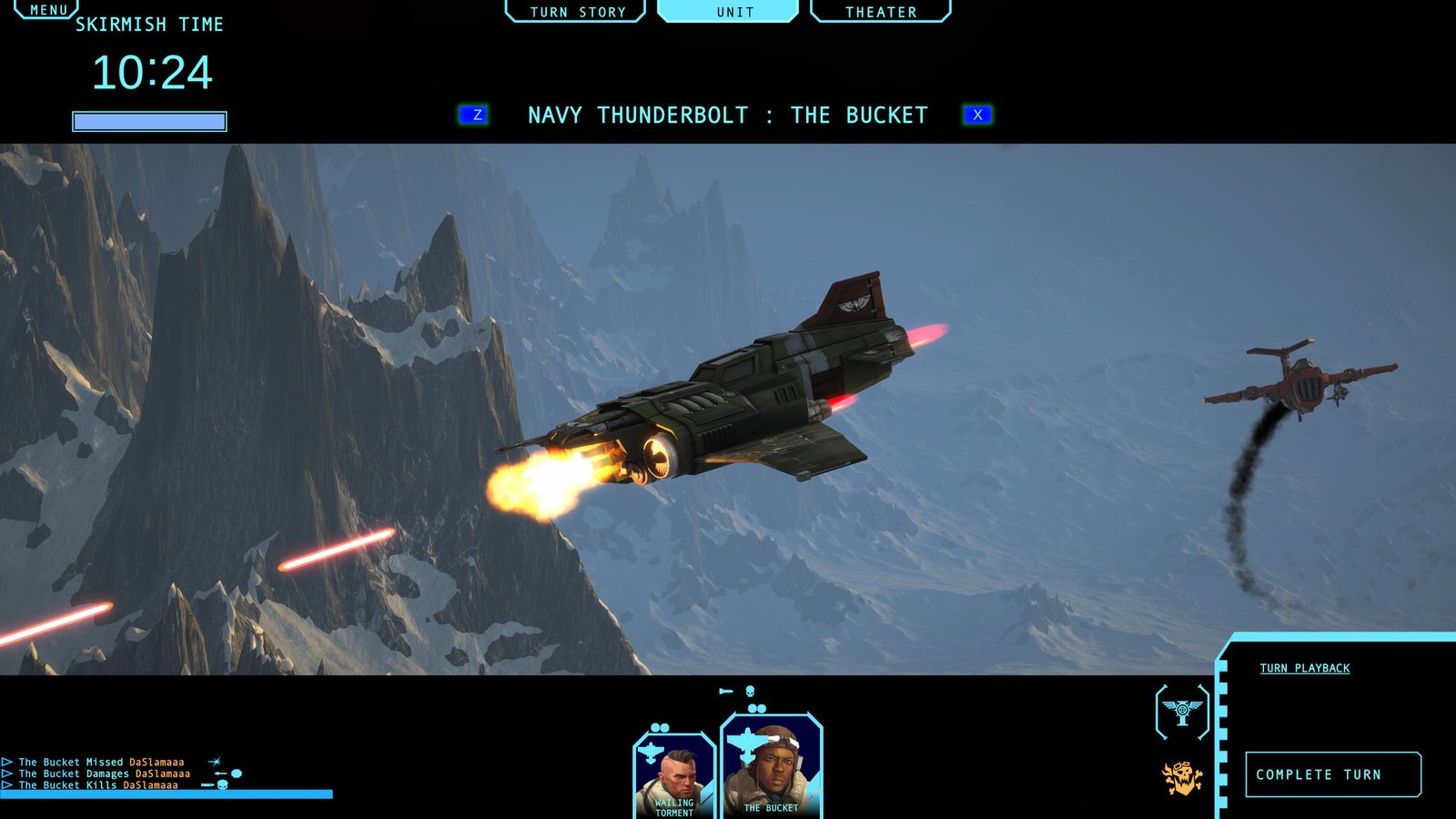Play the 'The Bucket Kills DaSlamaaa' log entry
This screenshot has width=1456, height=819.
7,784
